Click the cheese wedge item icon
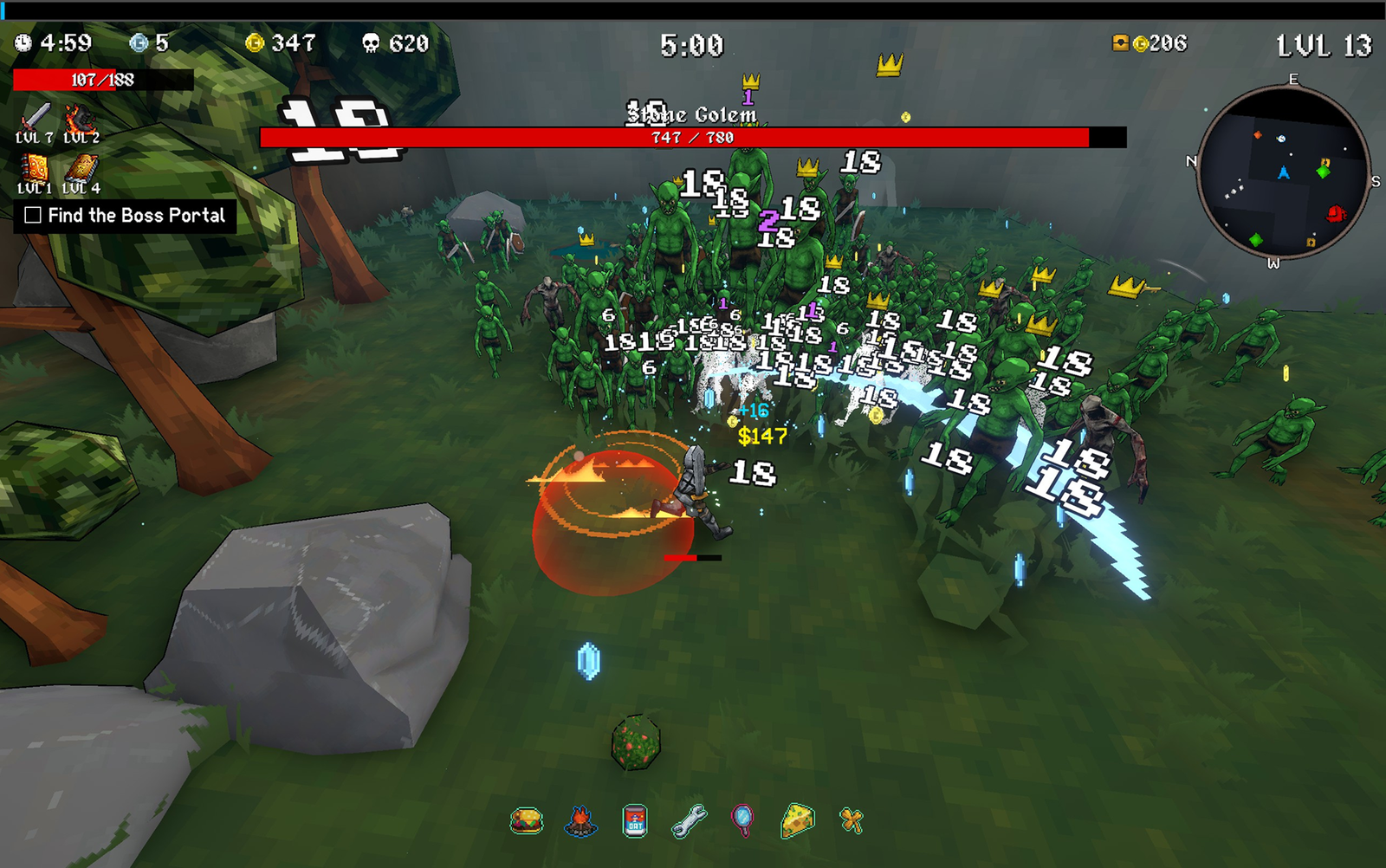1386x868 pixels. click(797, 819)
